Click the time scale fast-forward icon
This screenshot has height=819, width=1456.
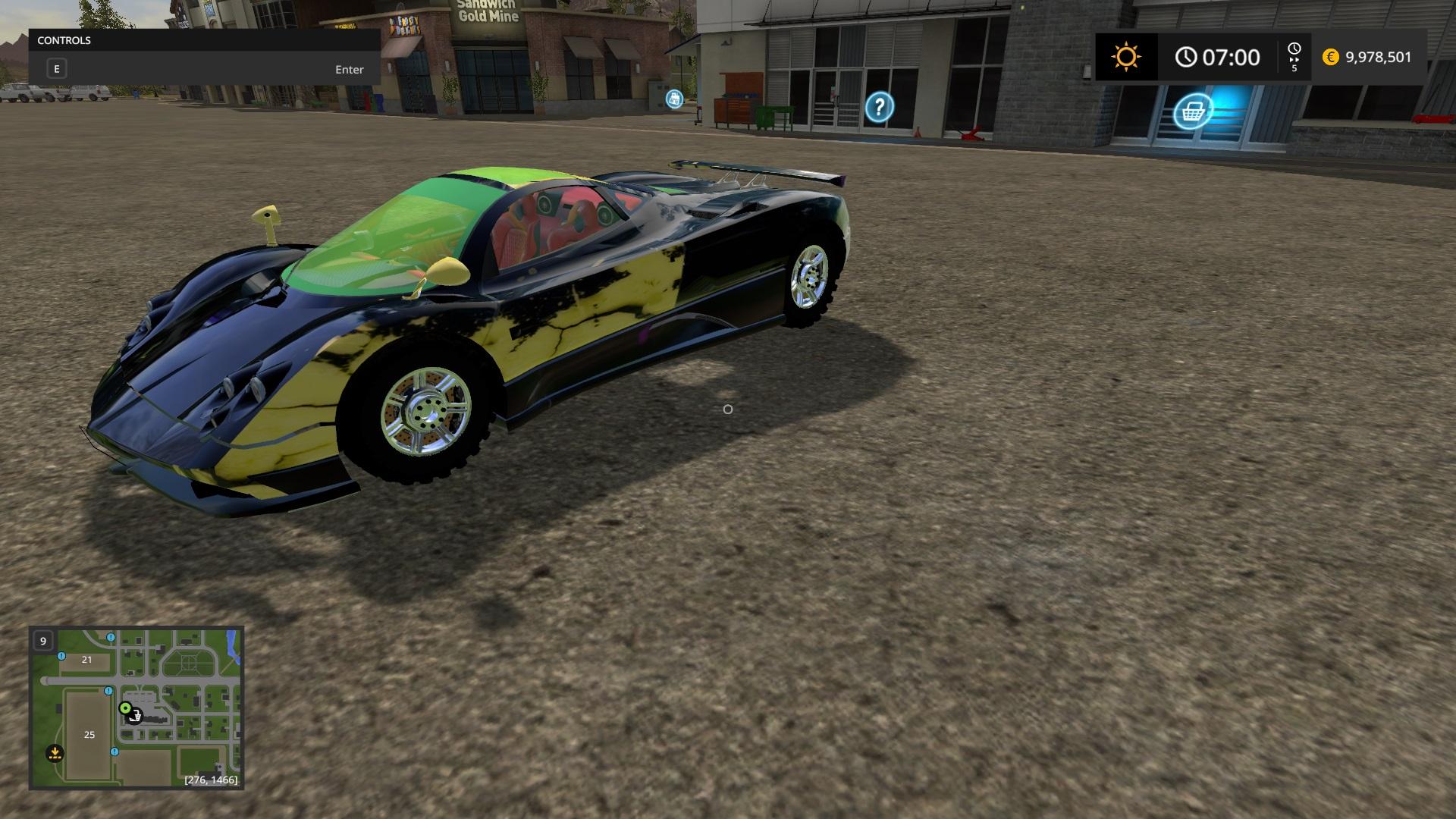click(x=1294, y=58)
